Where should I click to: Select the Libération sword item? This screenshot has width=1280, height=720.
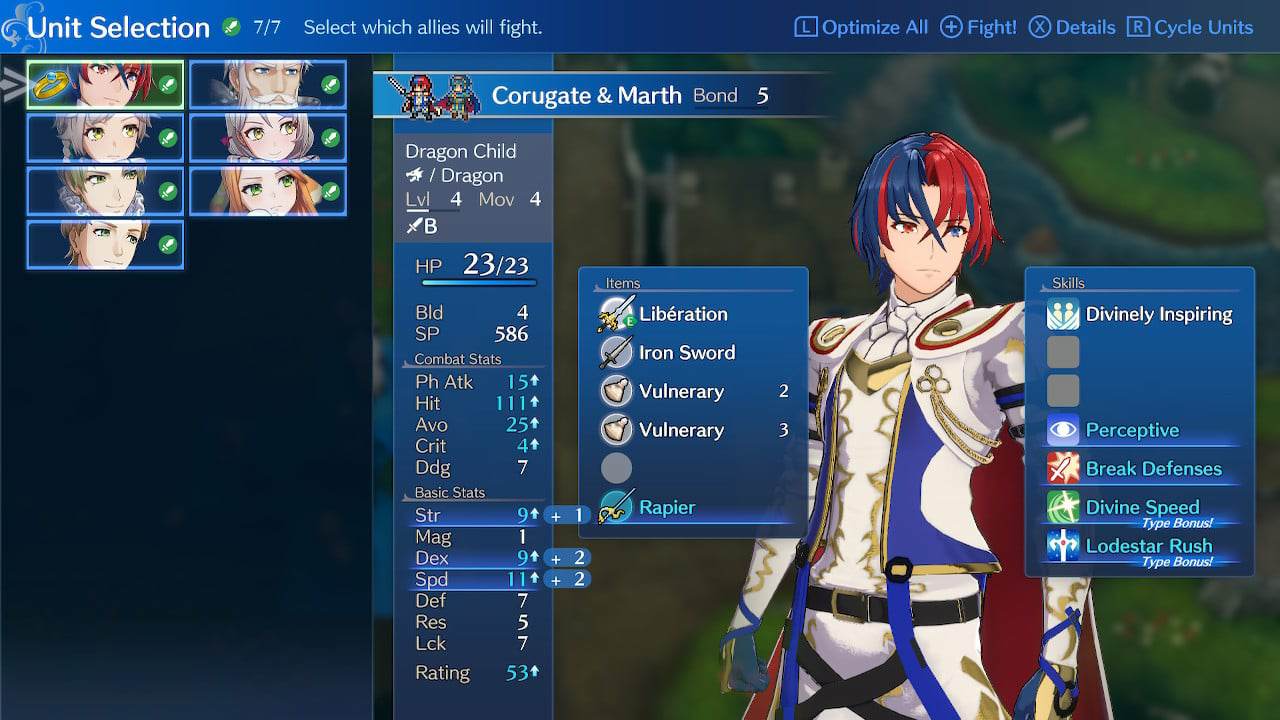coord(683,314)
